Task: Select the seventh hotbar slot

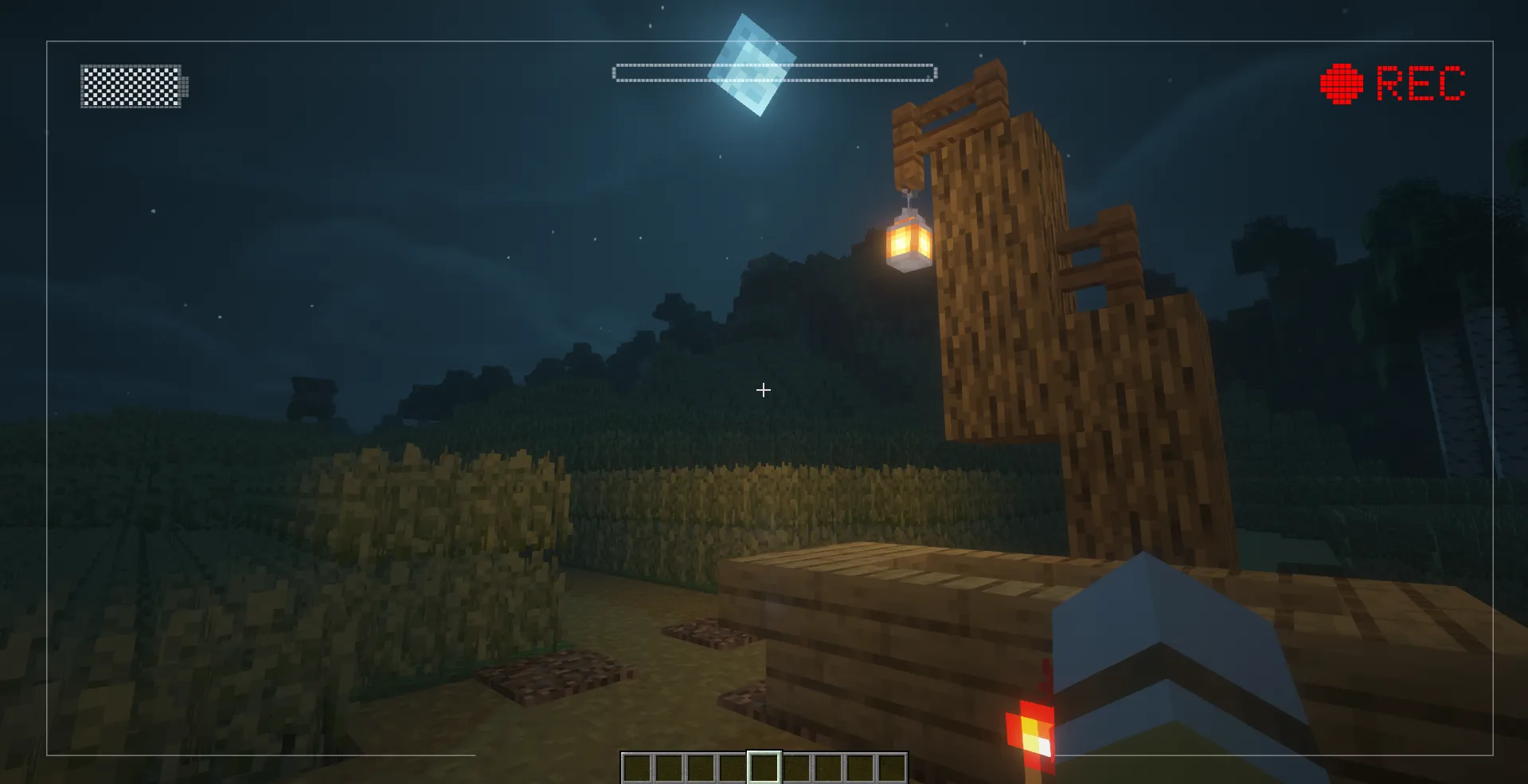Action: pyautogui.click(x=827, y=766)
